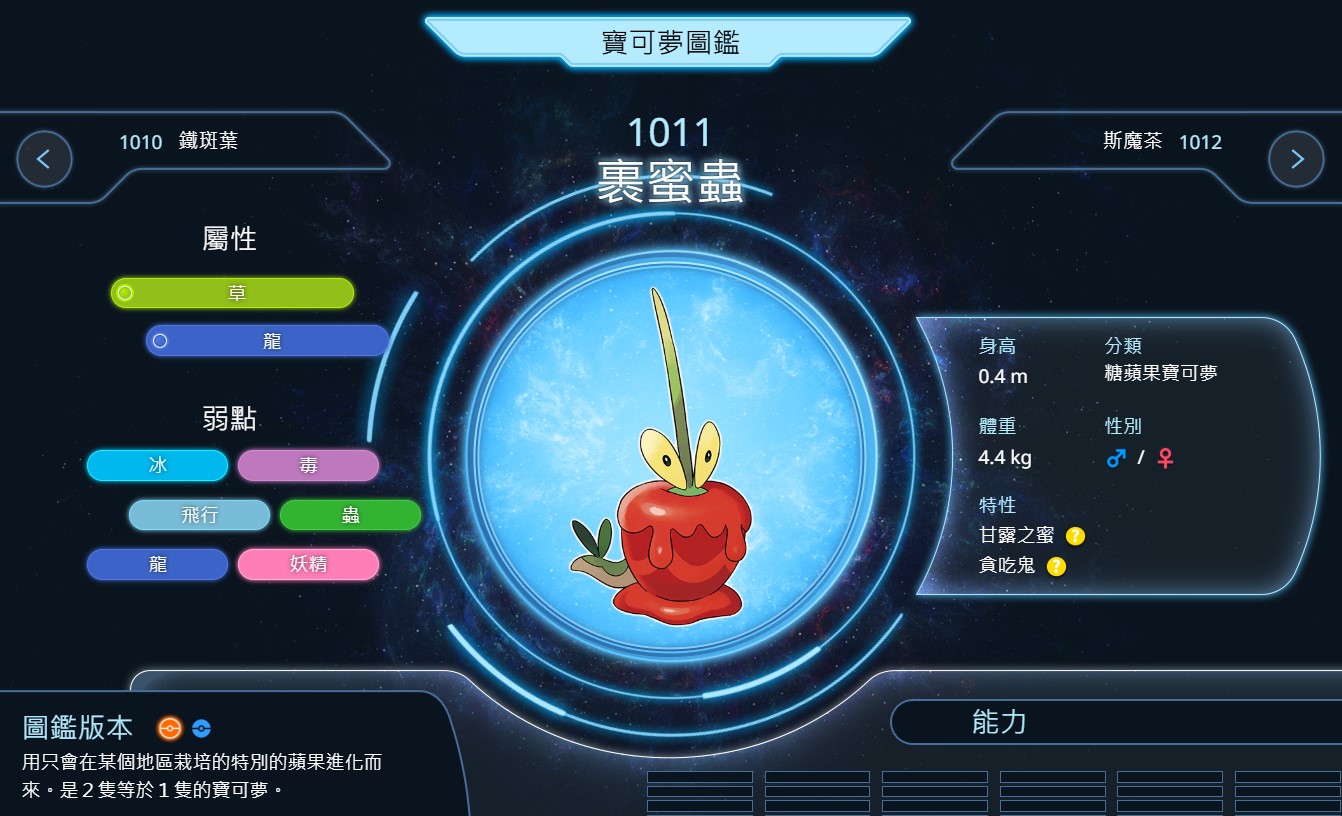
Task: Open the 1010 鐵斑葉 entry
Action: coord(179,142)
